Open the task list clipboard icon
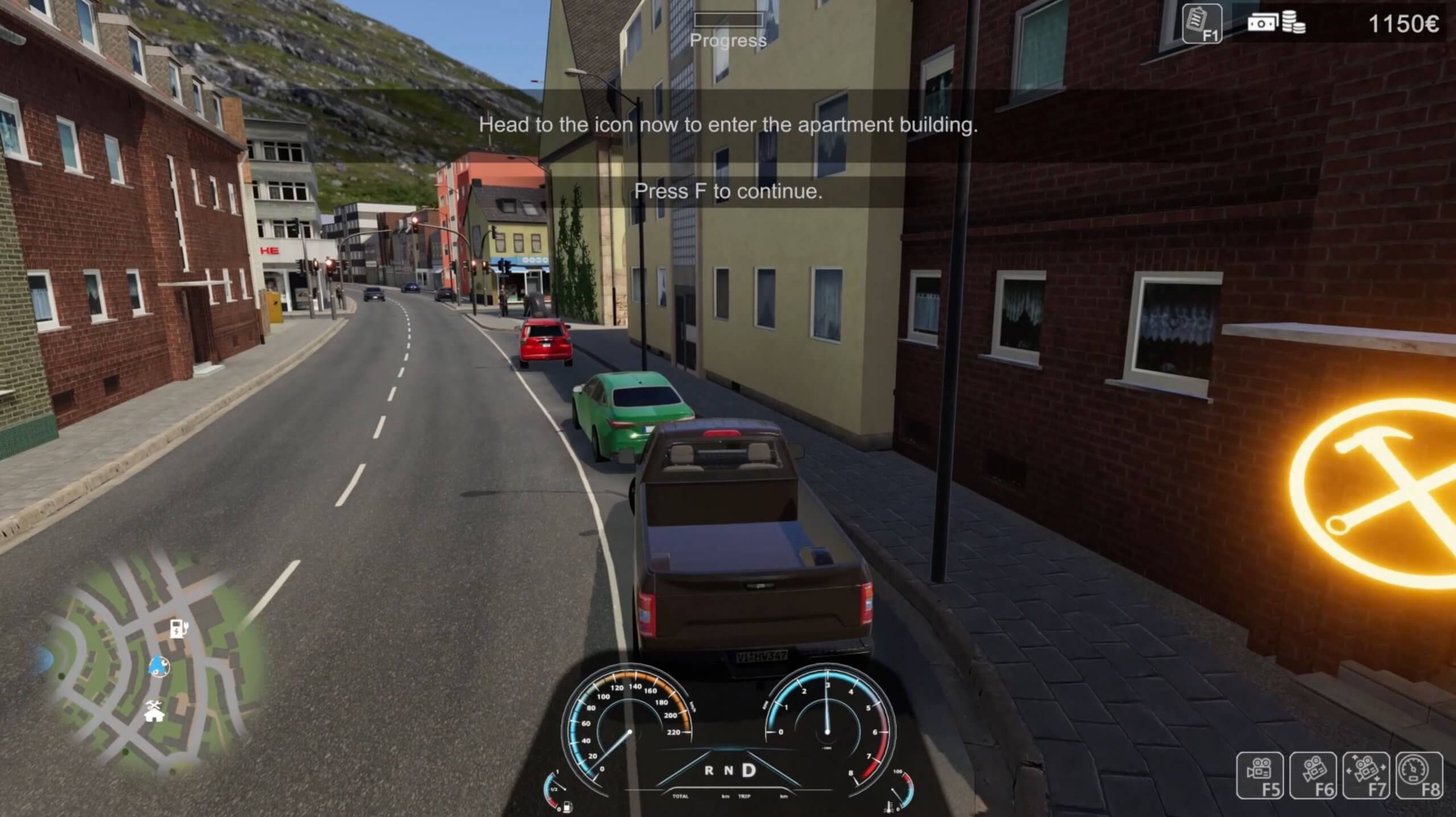1456x817 pixels. click(1201, 23)
